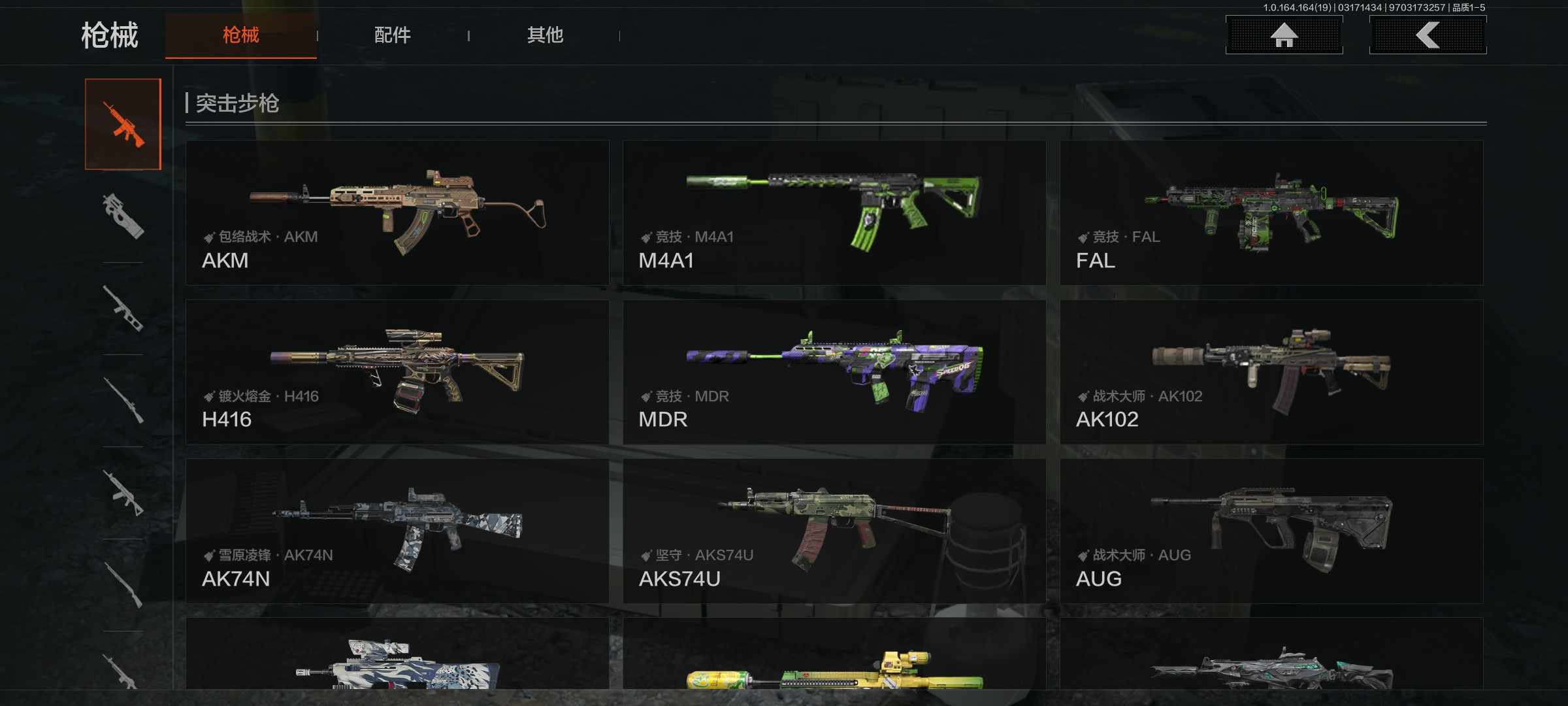Open the 配件 attachments tab
This screenshot has width=1568, height=706.
coord(392,35)
